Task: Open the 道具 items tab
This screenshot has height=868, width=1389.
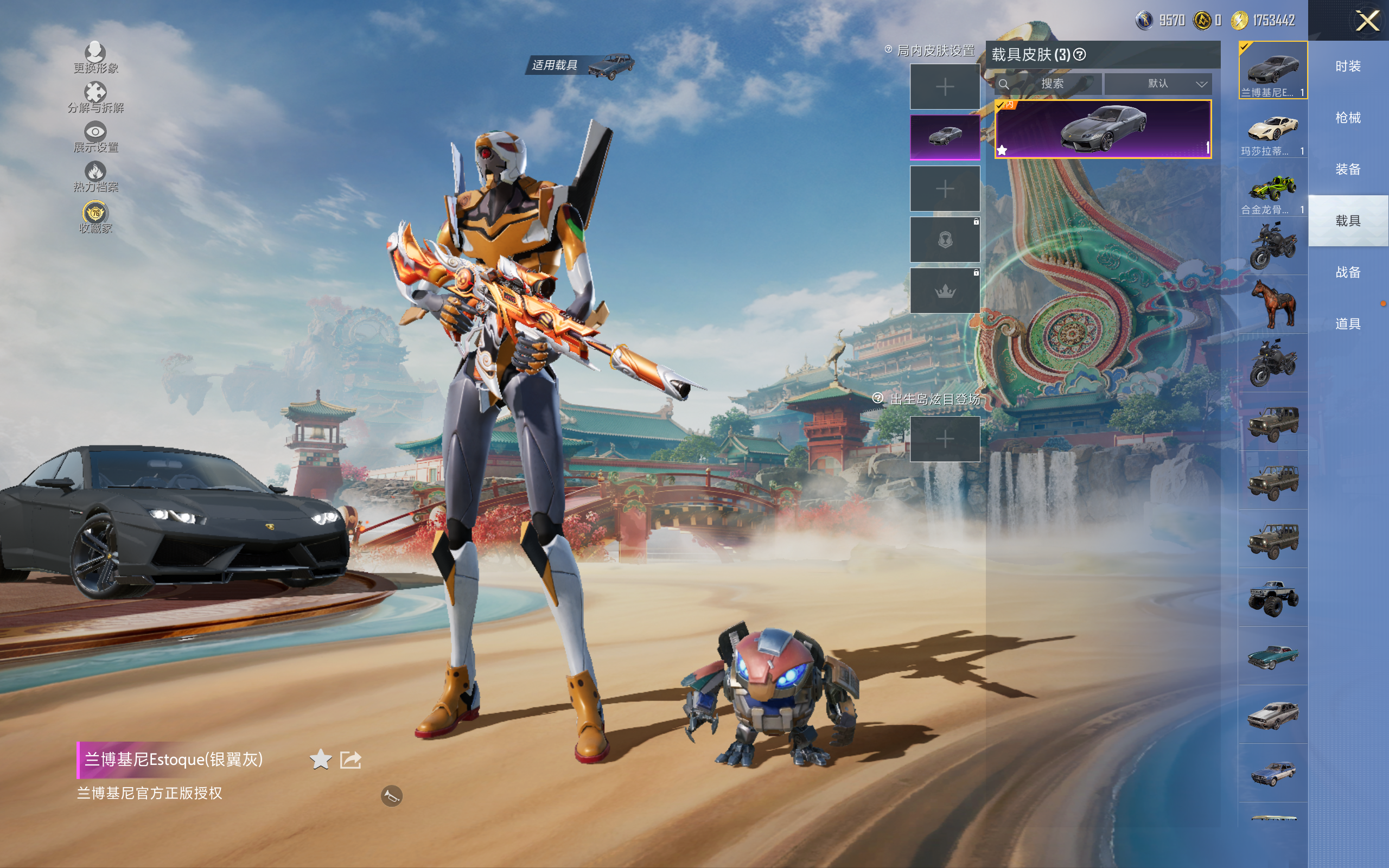Action: tap(1348, 324)
